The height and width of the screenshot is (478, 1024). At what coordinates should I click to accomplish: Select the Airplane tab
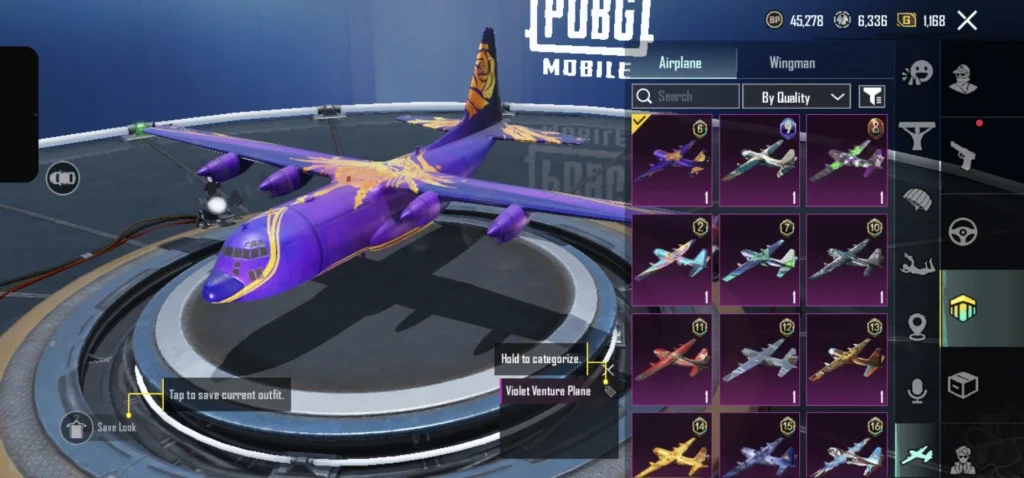[680, 63]
